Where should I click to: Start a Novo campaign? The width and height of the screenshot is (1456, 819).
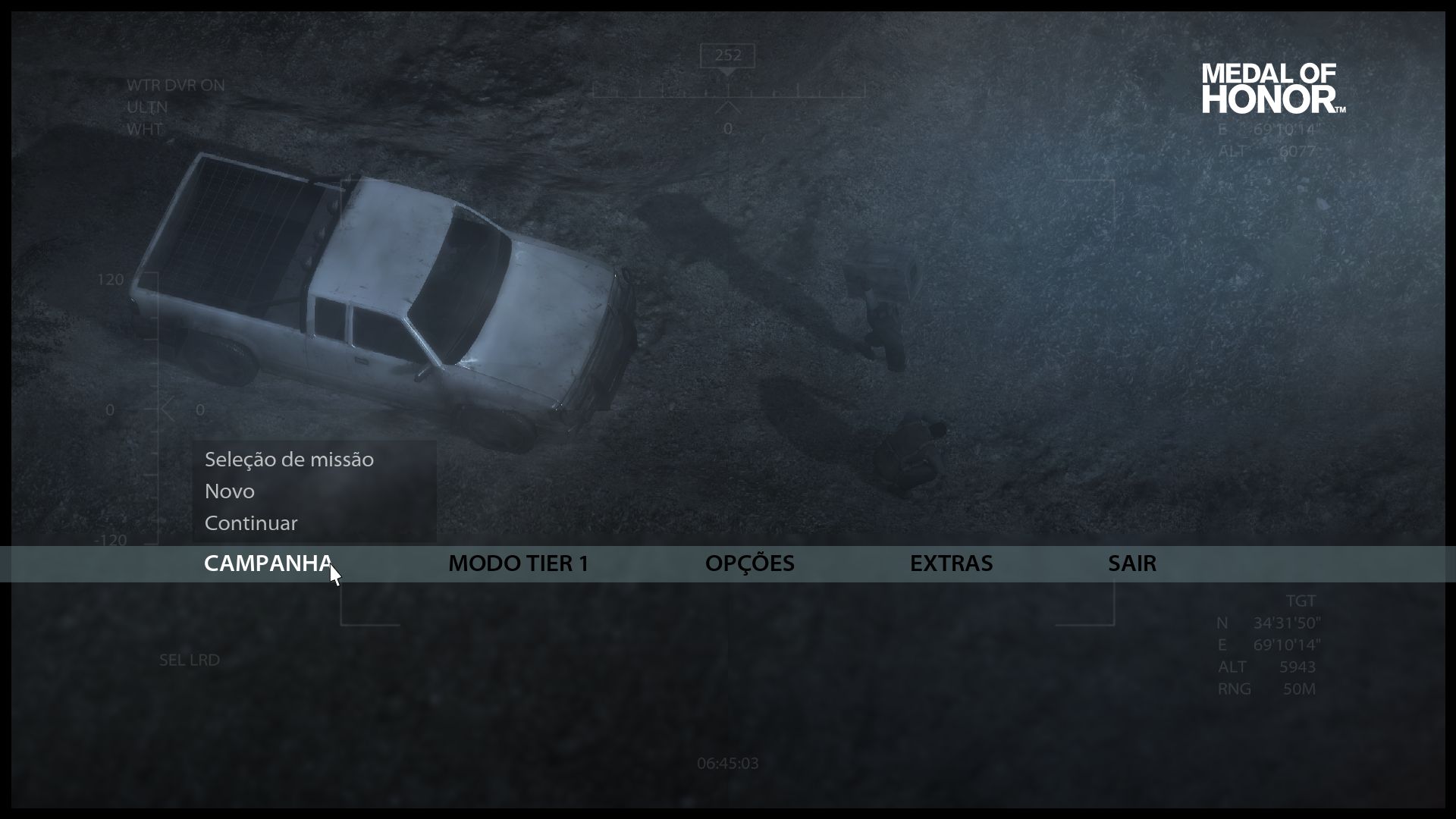click(x=230, y=491)
